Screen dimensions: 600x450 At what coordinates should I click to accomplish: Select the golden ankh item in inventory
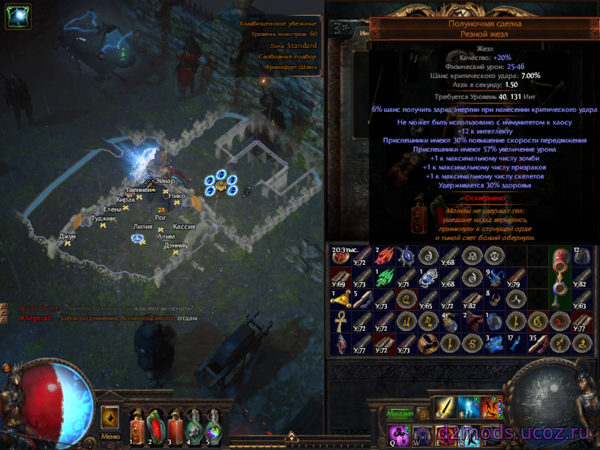coord(340,322)
